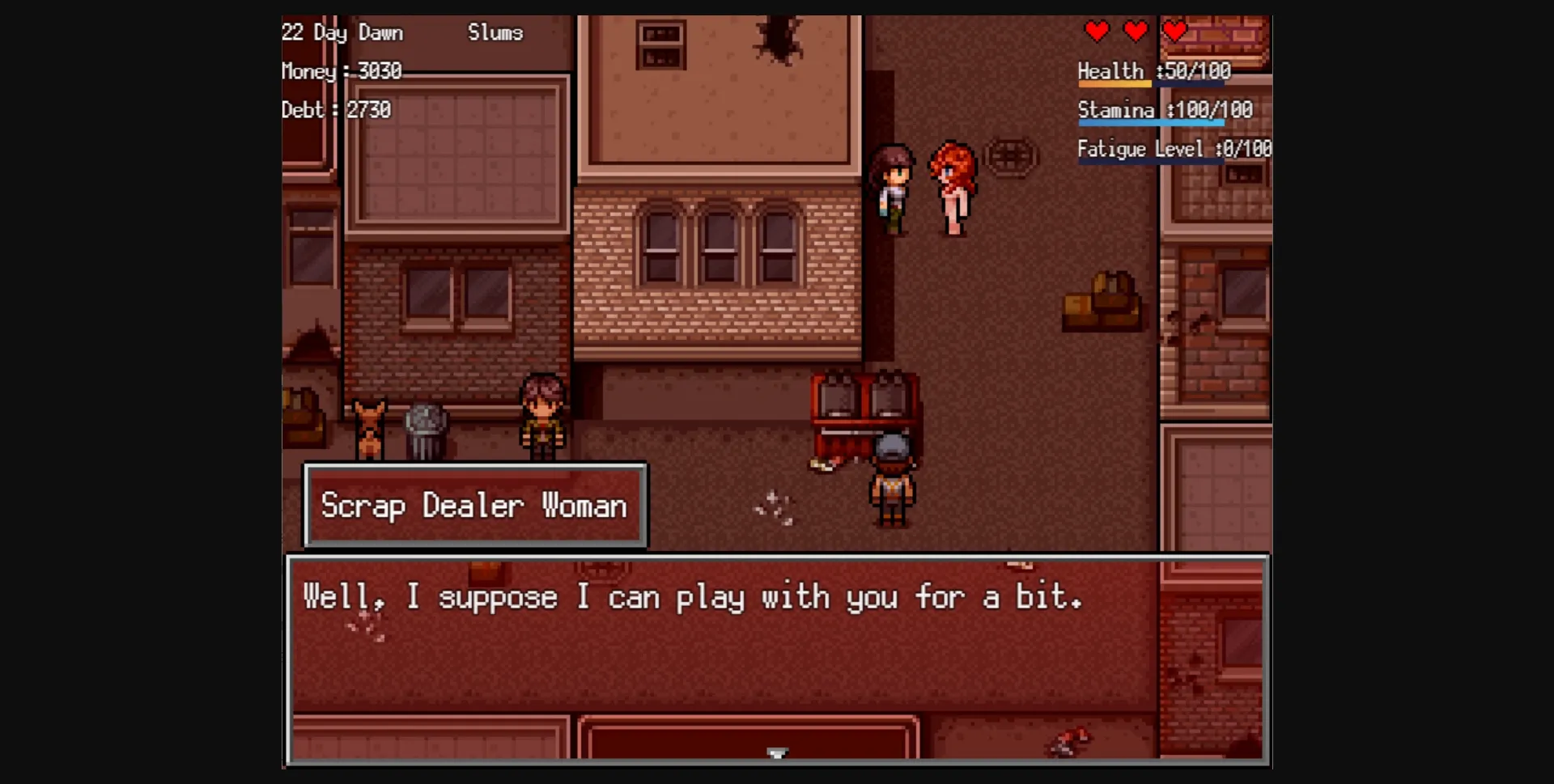Image resolution: width=1554 pixels, height=784 pixels.
Task: Select the dialogue text about playing
Action: tap(692, 597)
